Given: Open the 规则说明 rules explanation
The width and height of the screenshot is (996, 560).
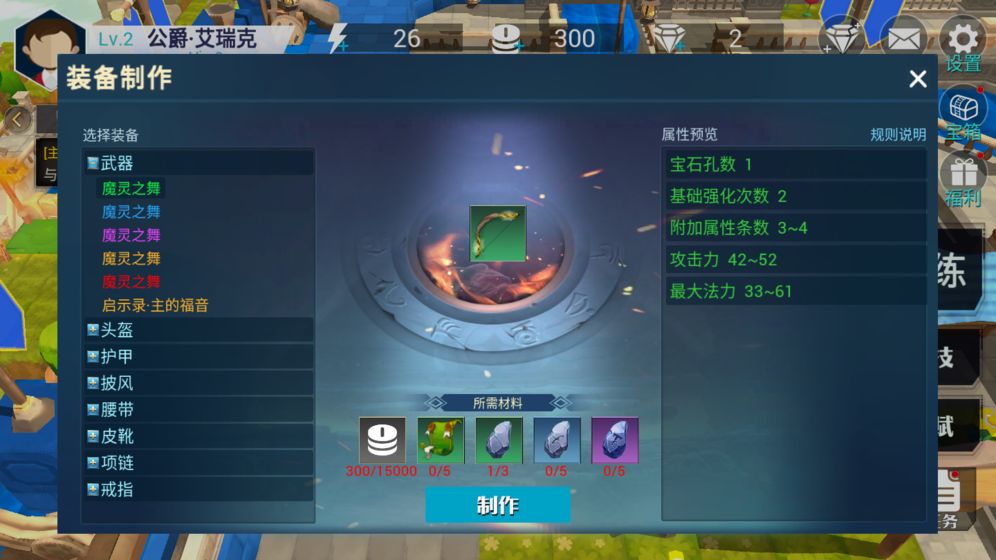Looking at the screenshot, I should pos(897,135).
